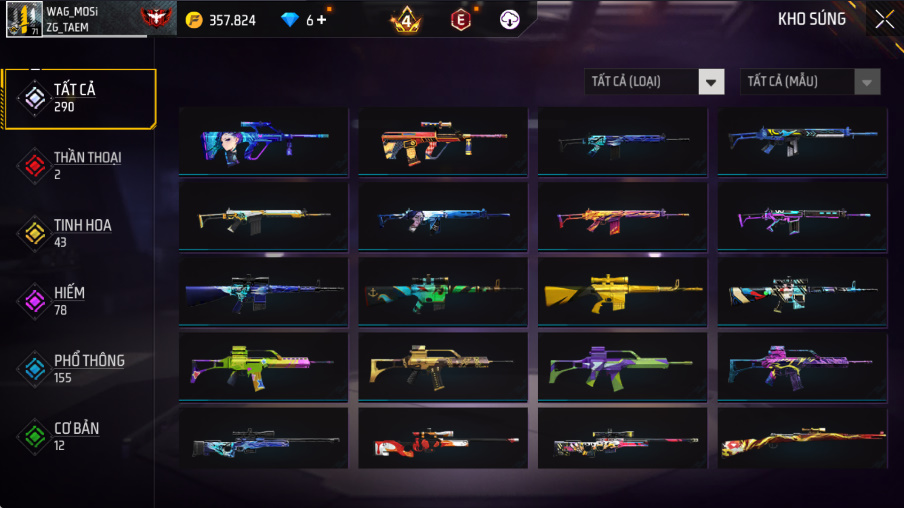Expand the Tất Cả (Mẫu) dropdown

pos(810,82)
